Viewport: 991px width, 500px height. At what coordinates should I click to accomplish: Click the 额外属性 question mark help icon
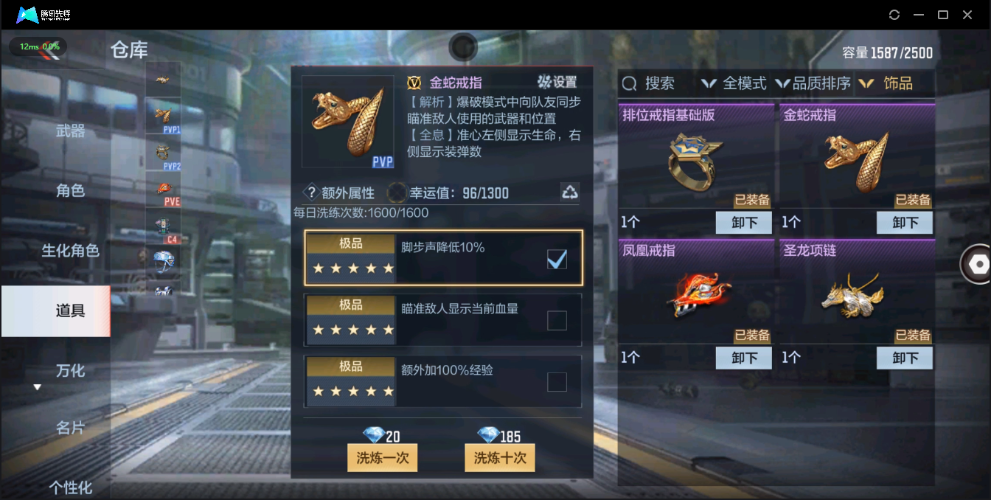[311, 193]
